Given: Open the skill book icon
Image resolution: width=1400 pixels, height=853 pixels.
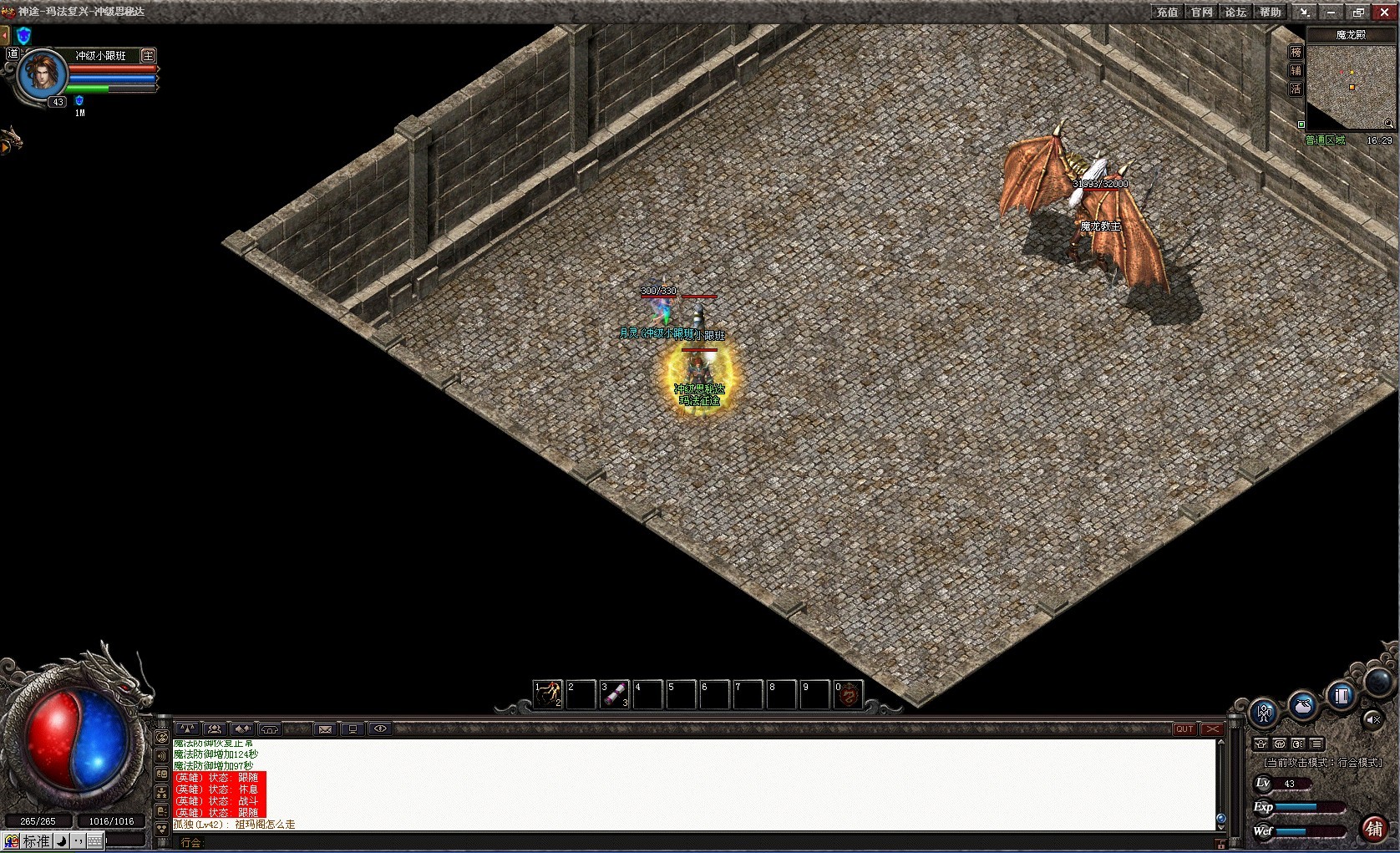Looking at the screenshot, I should pos(1341,695).
